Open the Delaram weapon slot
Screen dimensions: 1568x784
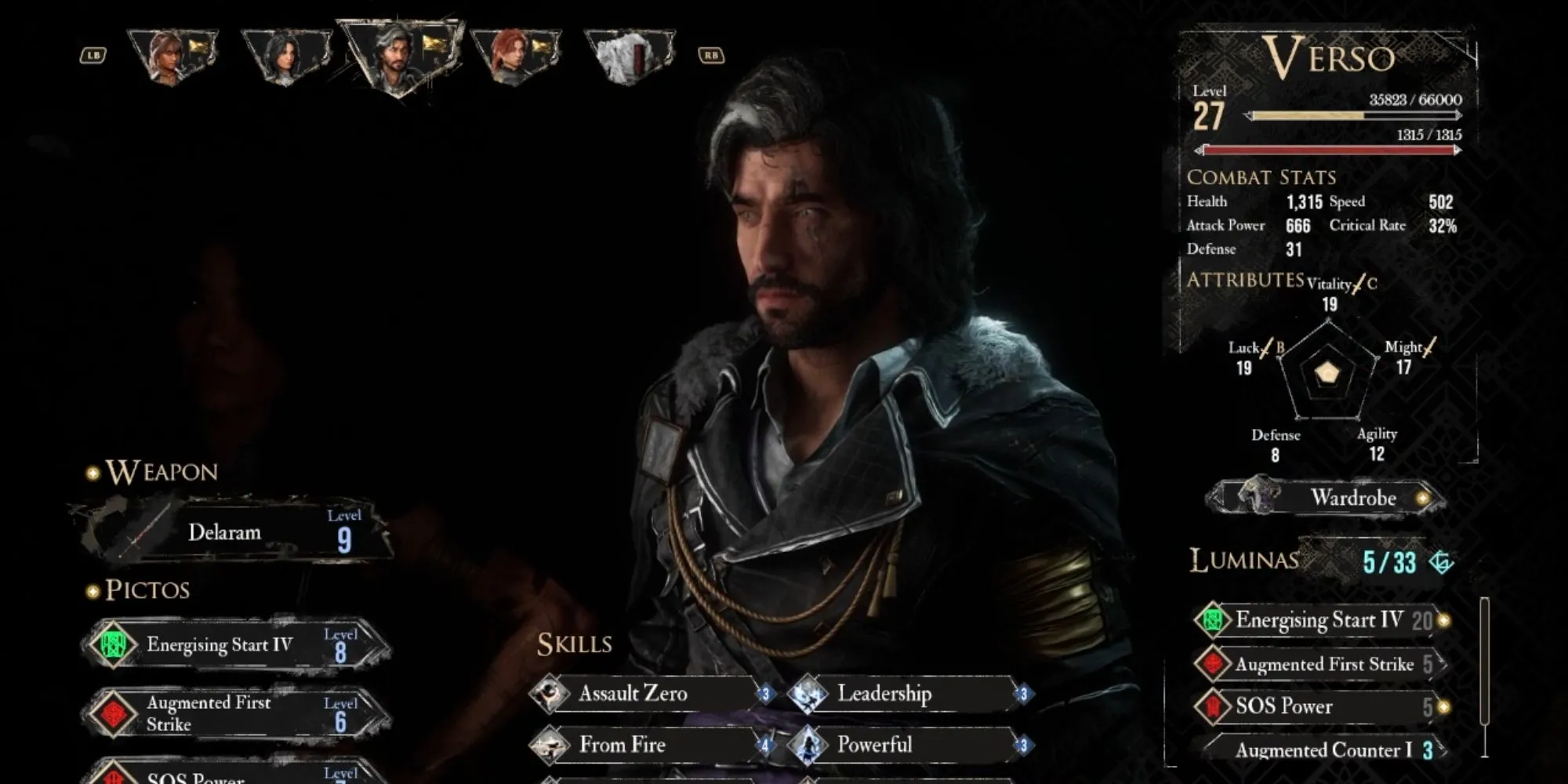(x=235, y=532)
